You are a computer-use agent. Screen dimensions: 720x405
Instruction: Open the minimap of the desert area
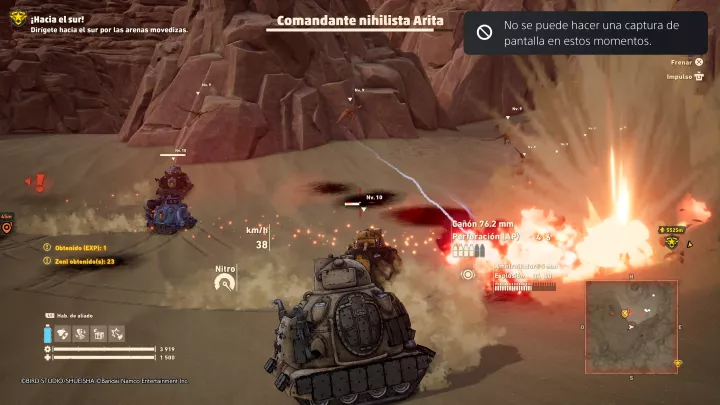coord(632,326)
